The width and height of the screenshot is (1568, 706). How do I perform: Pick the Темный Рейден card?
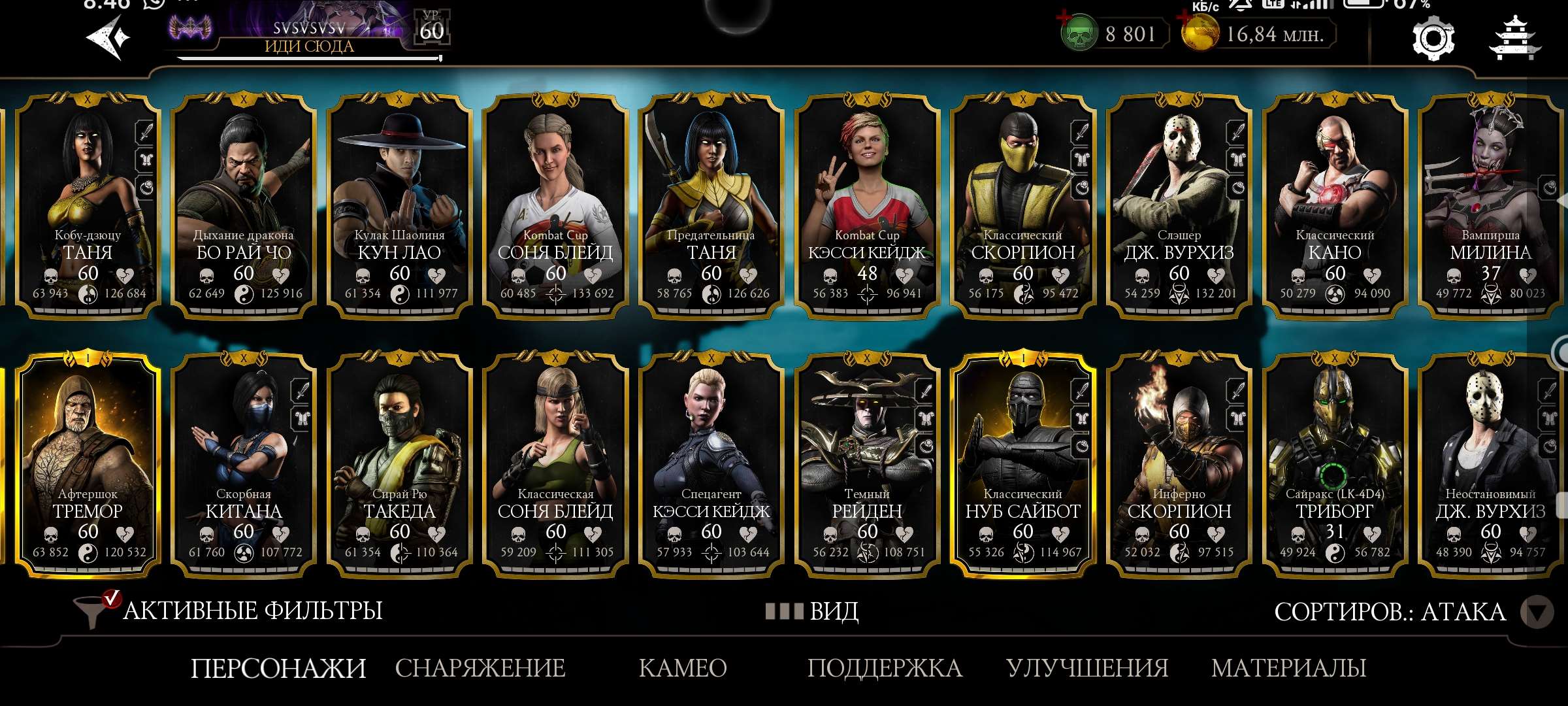(867, 465)
